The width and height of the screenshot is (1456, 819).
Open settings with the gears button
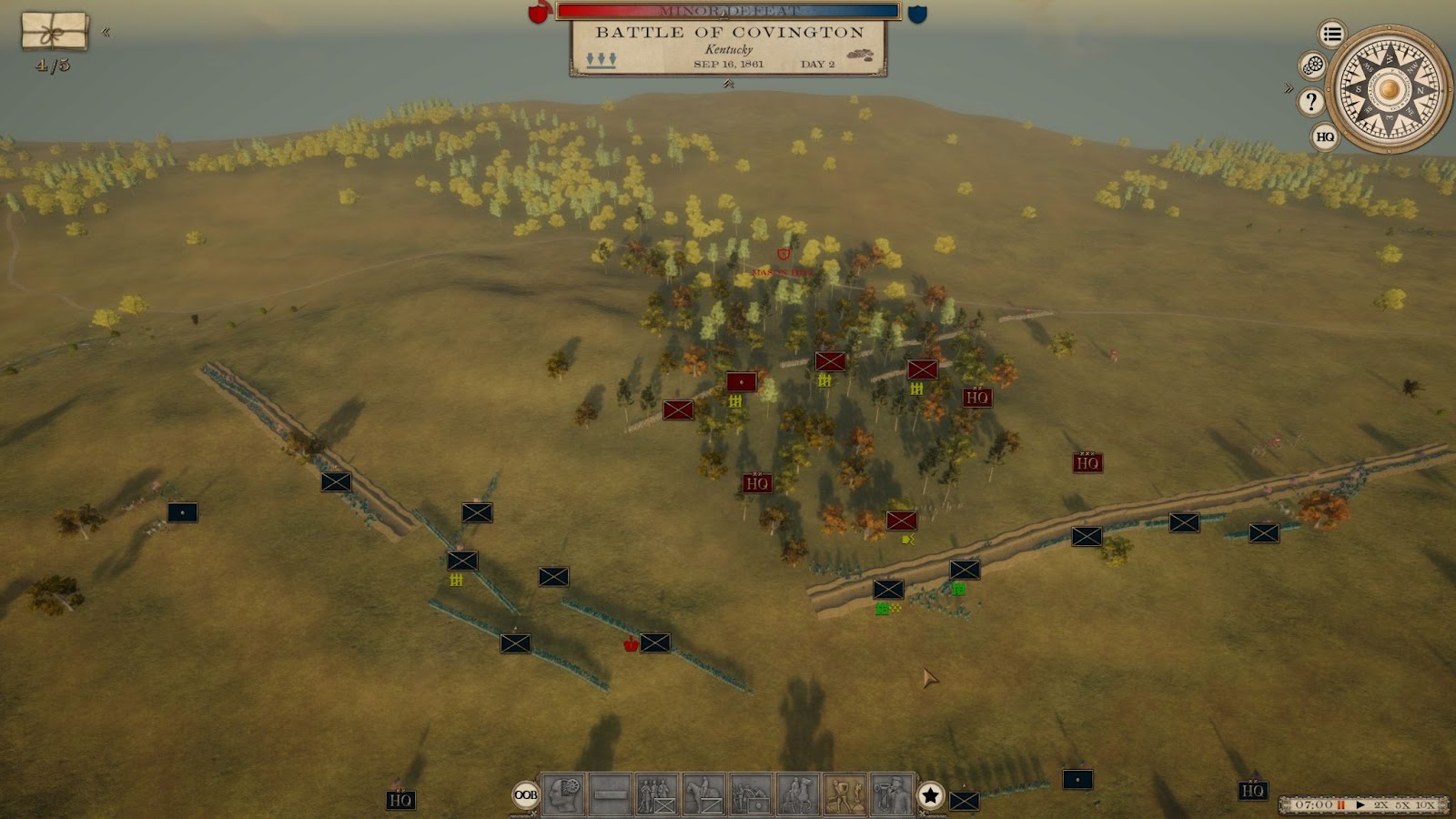pos(1312,66)
